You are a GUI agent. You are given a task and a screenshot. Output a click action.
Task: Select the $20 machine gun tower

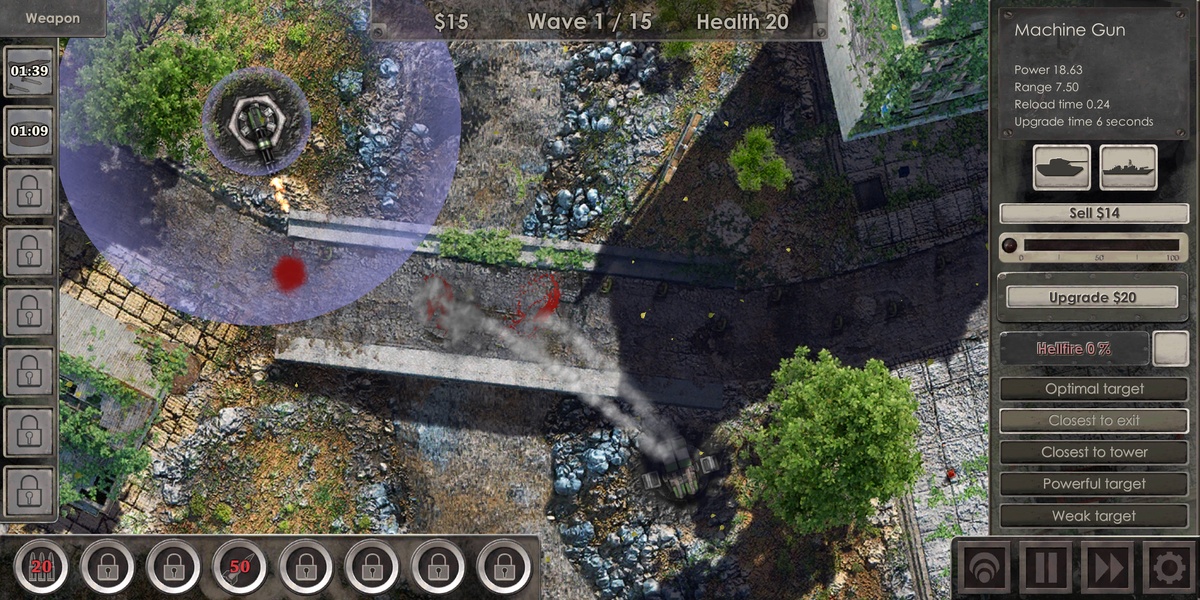point(41,568)
